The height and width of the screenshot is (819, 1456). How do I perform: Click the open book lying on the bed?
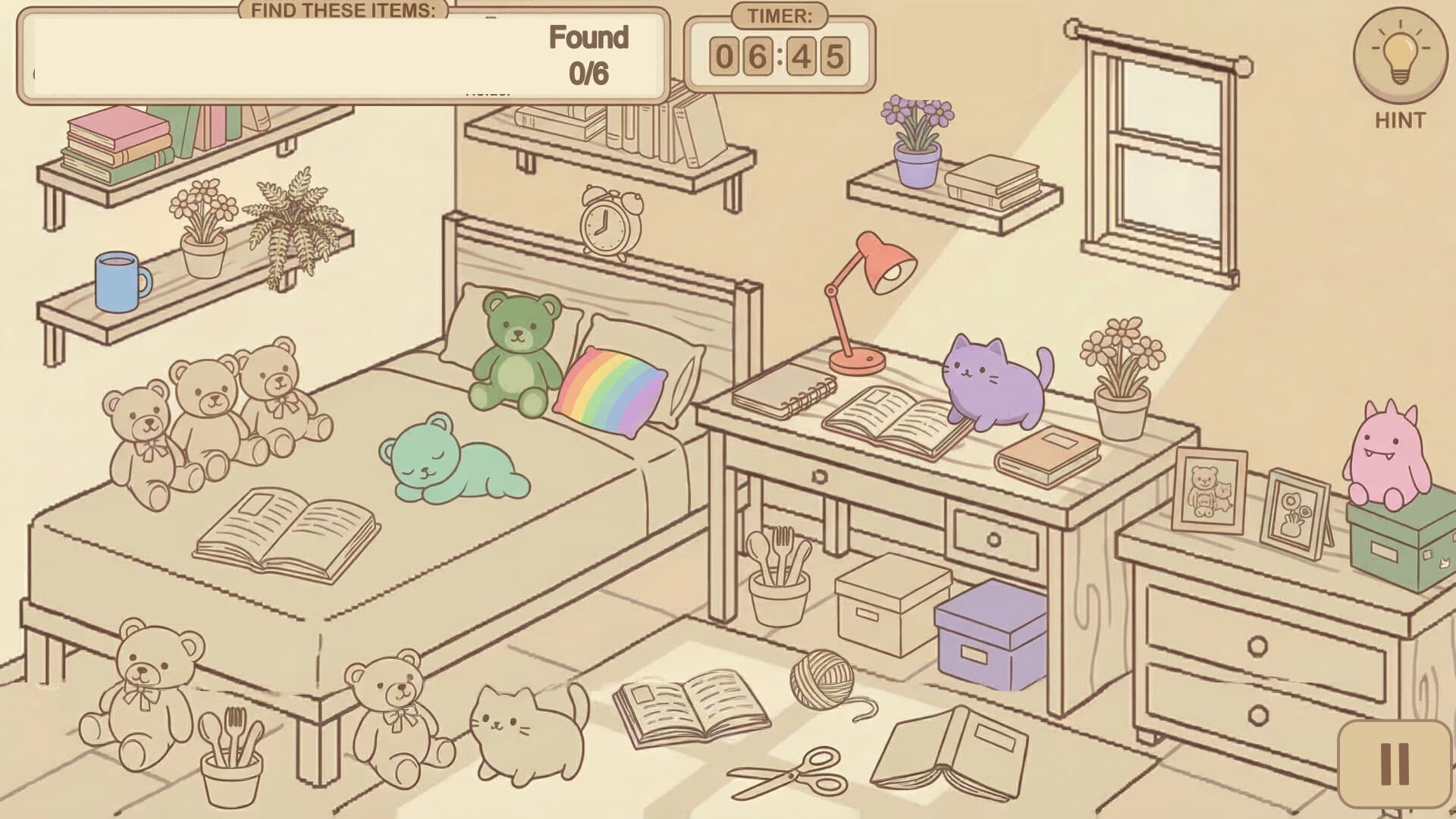click(288, 531)
